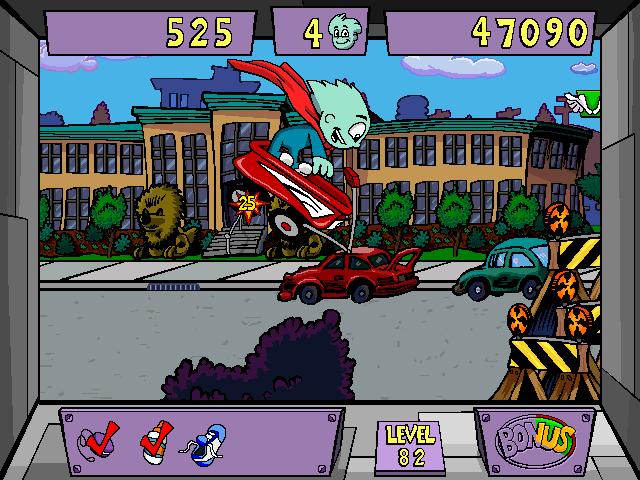The width and height of the screenshot is (640, 480).
Task: Select the blue sneaker item icon
Action: (x=203, y=442)
